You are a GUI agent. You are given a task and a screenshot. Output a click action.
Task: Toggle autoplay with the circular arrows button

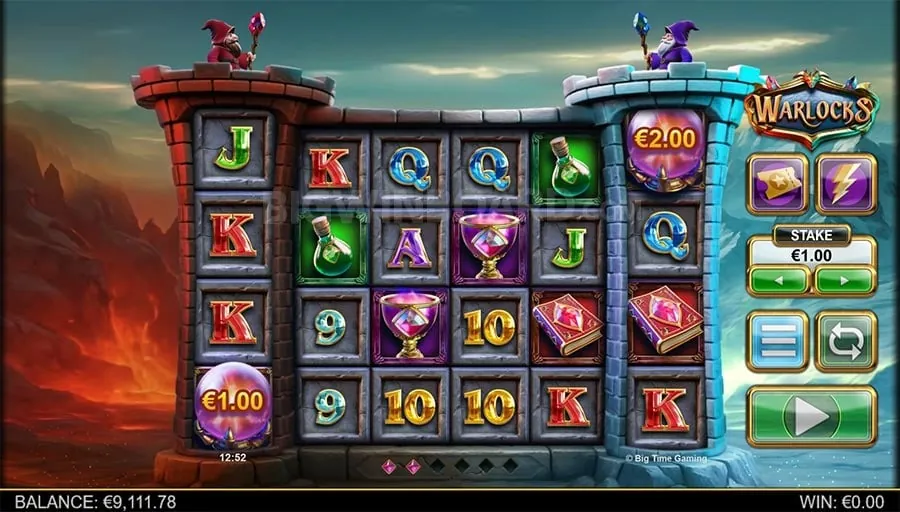pyautogui.click(x=845, y=342)
